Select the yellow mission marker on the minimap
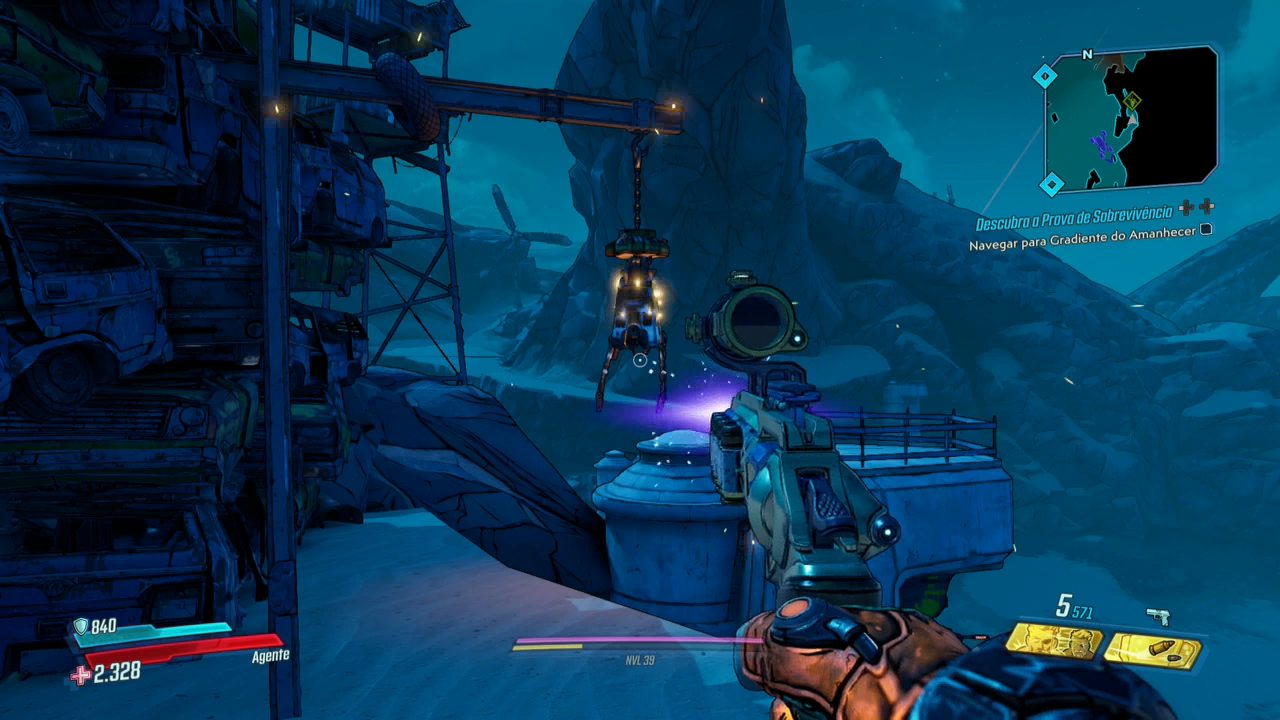 1132,101
